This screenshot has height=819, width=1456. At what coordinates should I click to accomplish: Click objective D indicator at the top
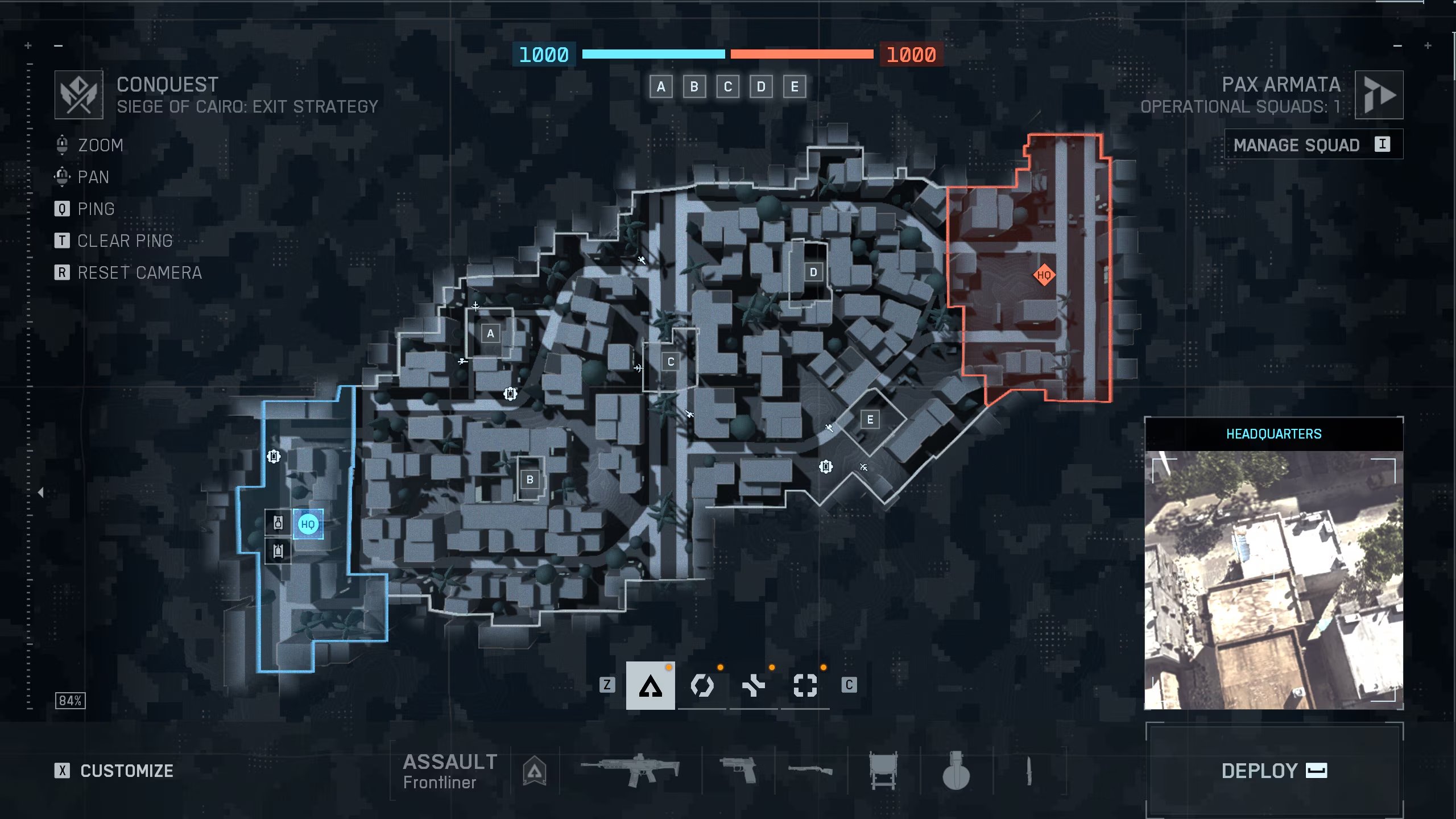760,86
